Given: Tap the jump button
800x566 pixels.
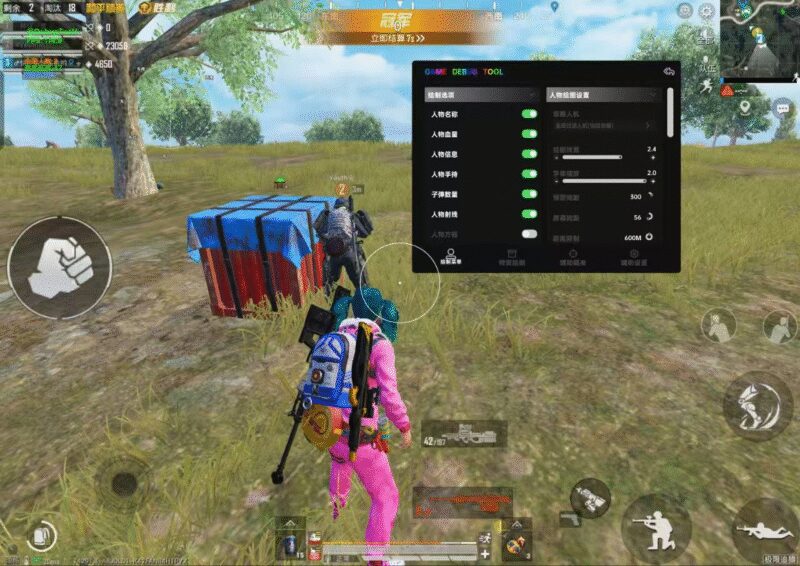Looking at the screenshot, I should 757,406.
